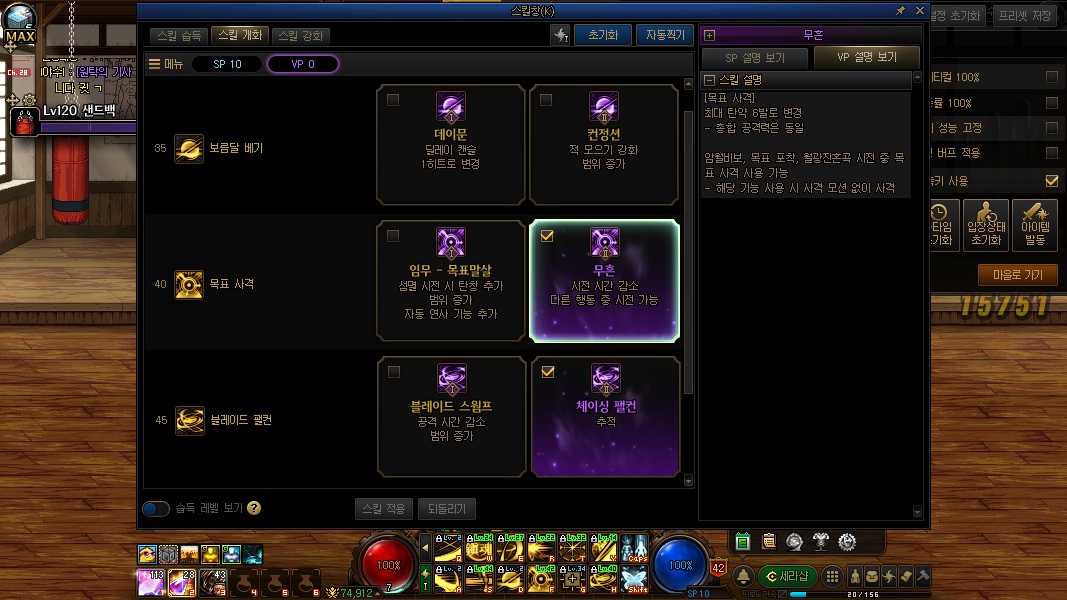Select the 블레이드 스윕프 option card
1067x600 pixels.
point(450,416)
